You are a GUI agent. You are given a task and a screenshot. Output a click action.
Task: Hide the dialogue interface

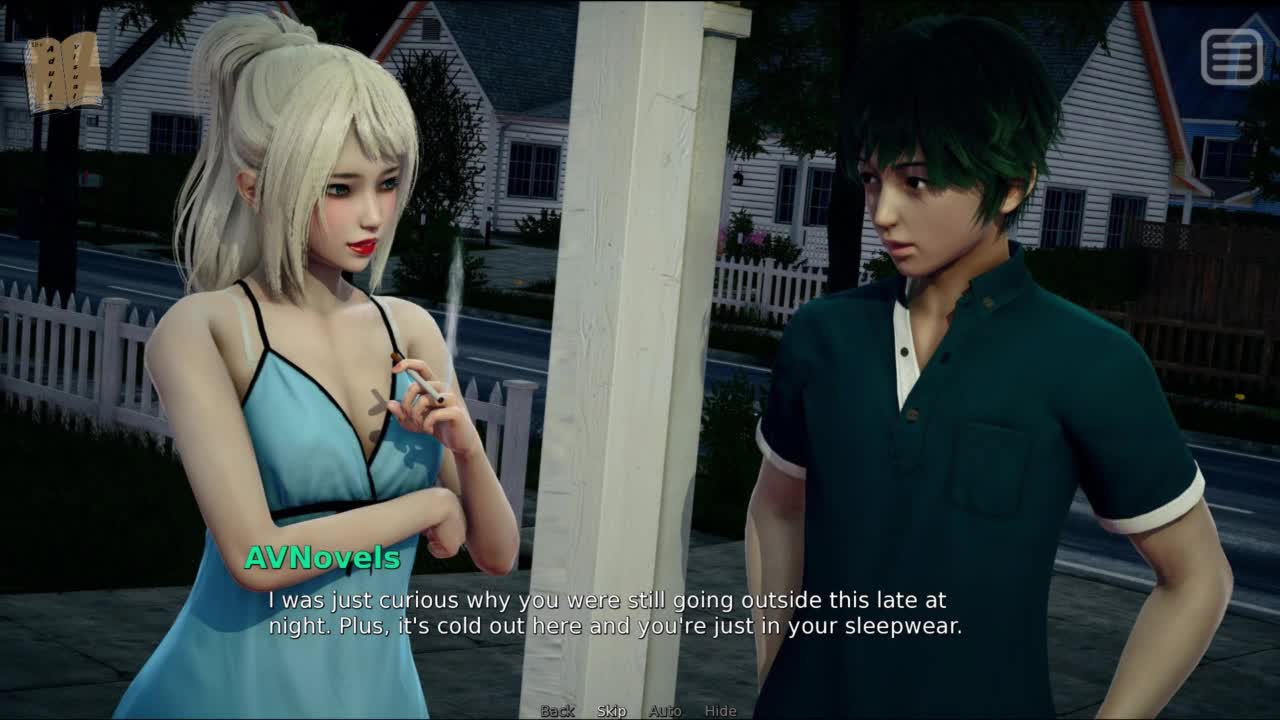720,711
